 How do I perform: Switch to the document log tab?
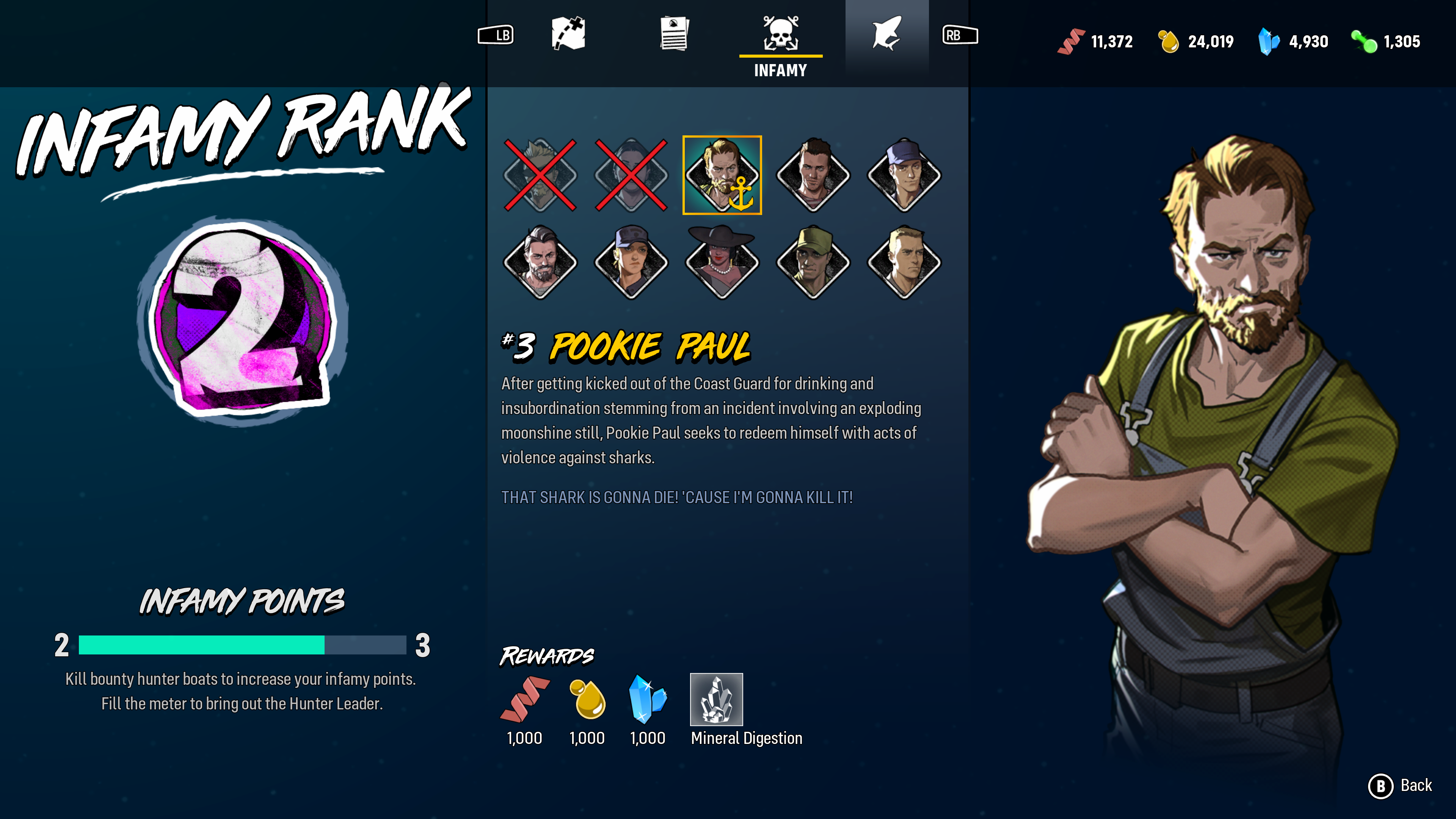[x=674, y=35]
